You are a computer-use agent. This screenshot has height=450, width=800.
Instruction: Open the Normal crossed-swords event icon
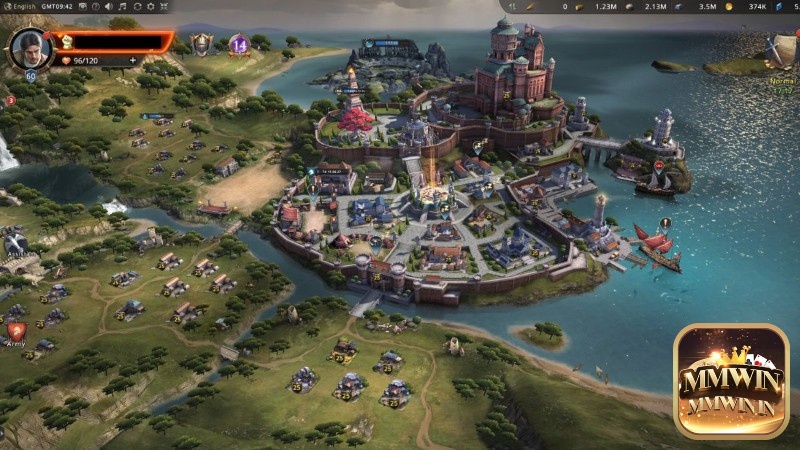click(x=782, y=50)
